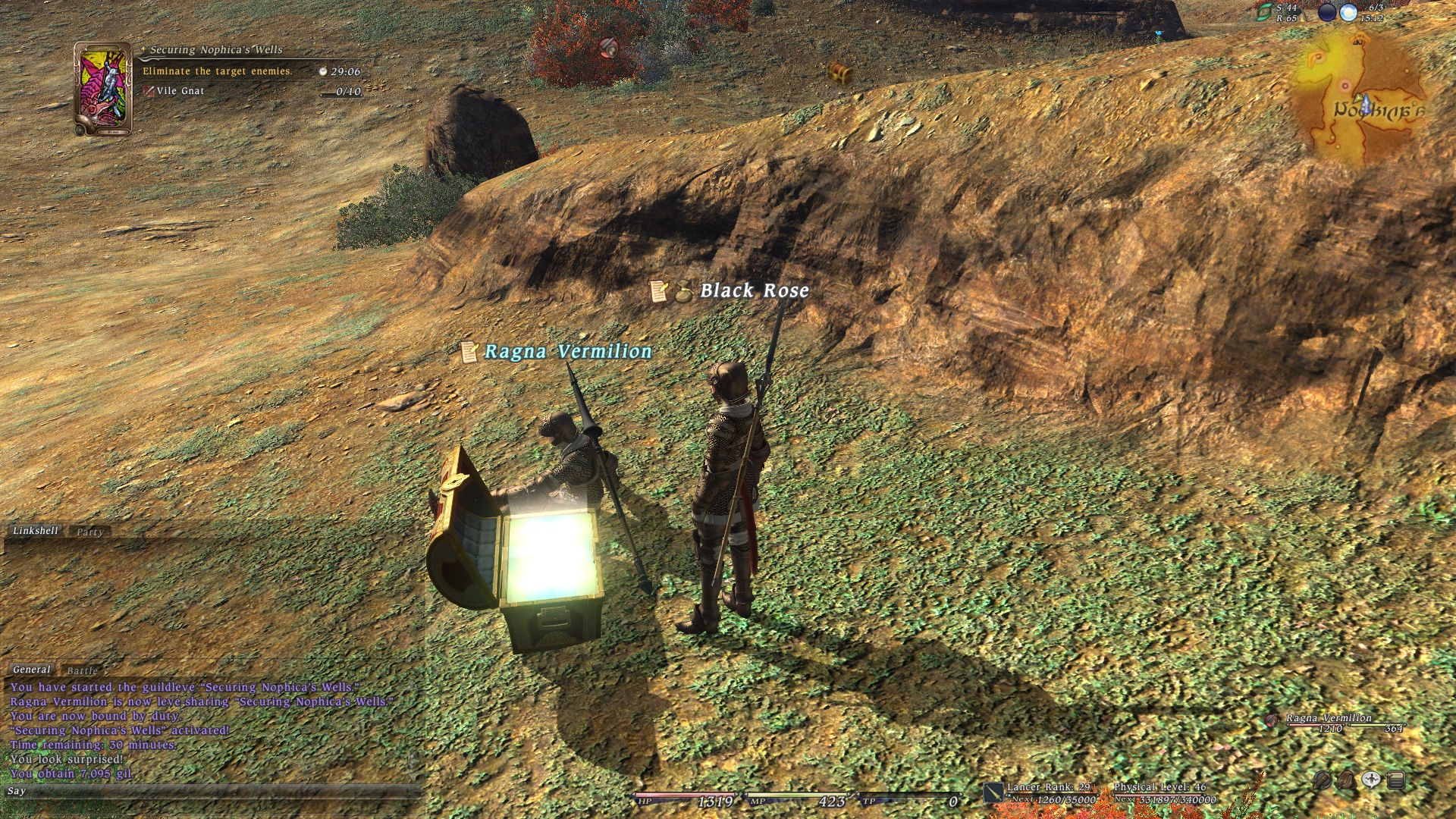Screen dimensions: 1456x819
Task: Select the Vile Gnat objective entry
Action: (180, 91)
